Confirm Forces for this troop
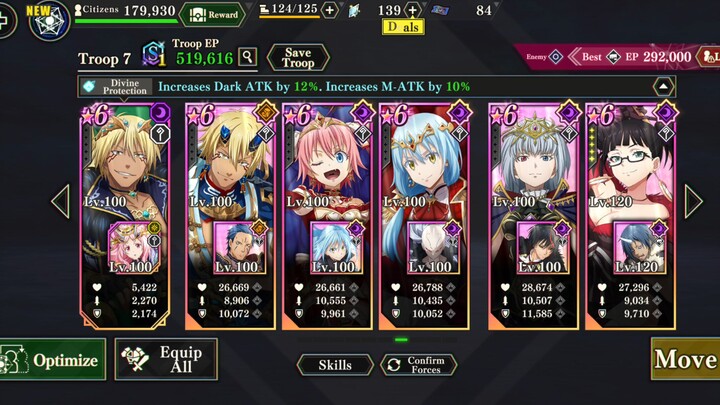Screen dimensions: 720x405 point(418,365)
